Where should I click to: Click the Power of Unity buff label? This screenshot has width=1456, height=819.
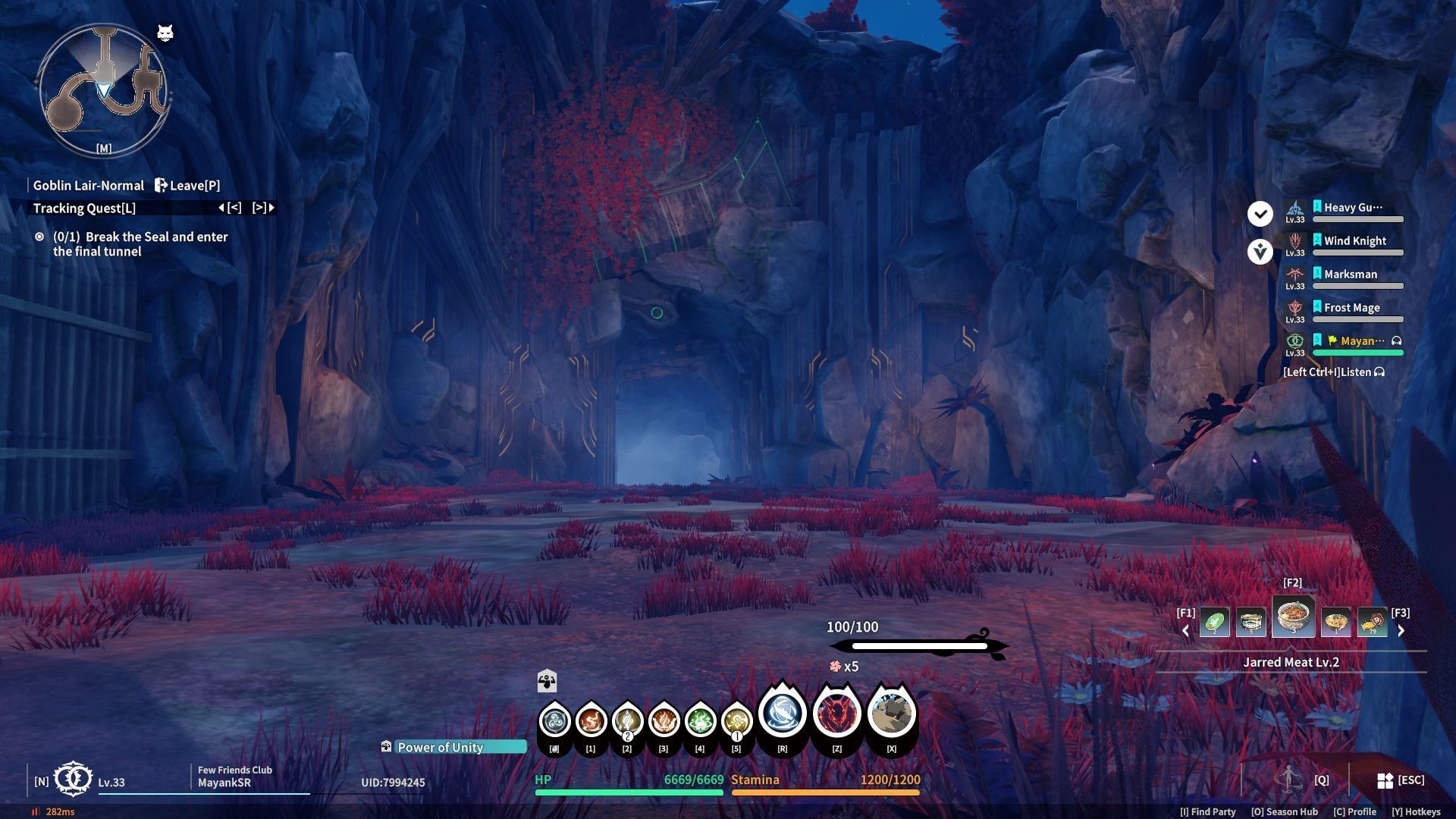(x=440, y=748)
